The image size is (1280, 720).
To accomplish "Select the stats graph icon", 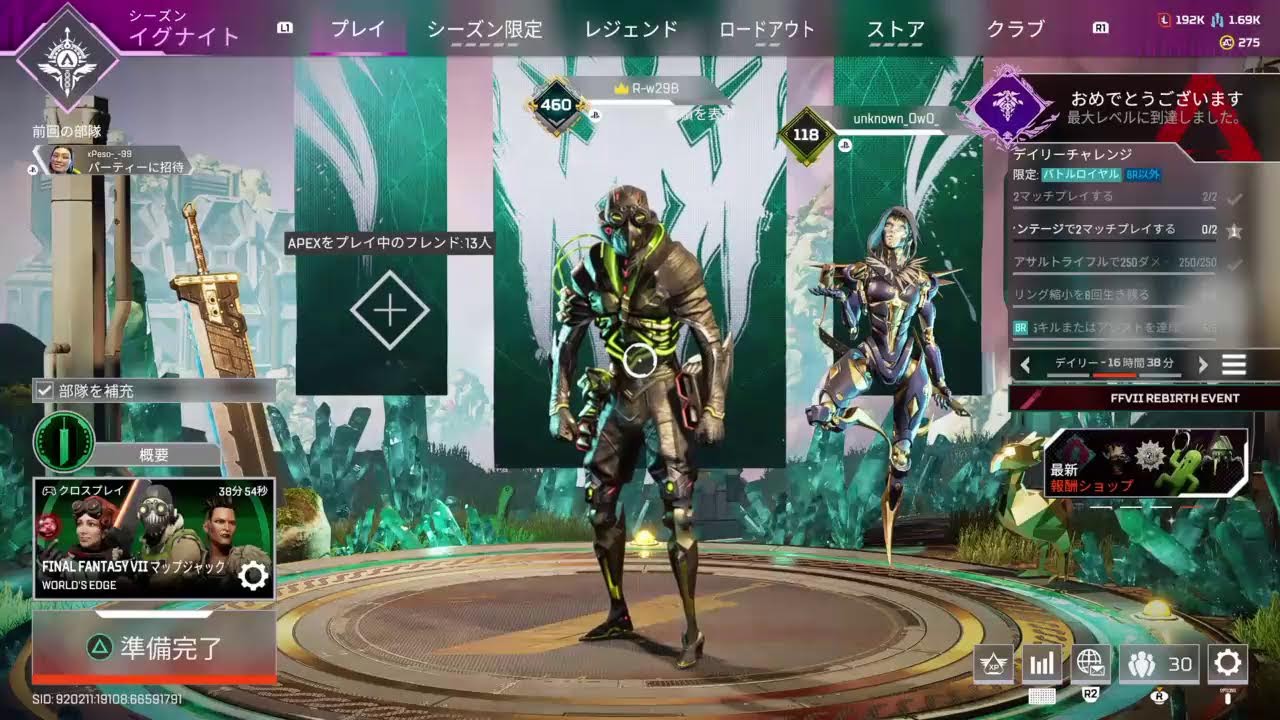I will tap(1041, 663).
